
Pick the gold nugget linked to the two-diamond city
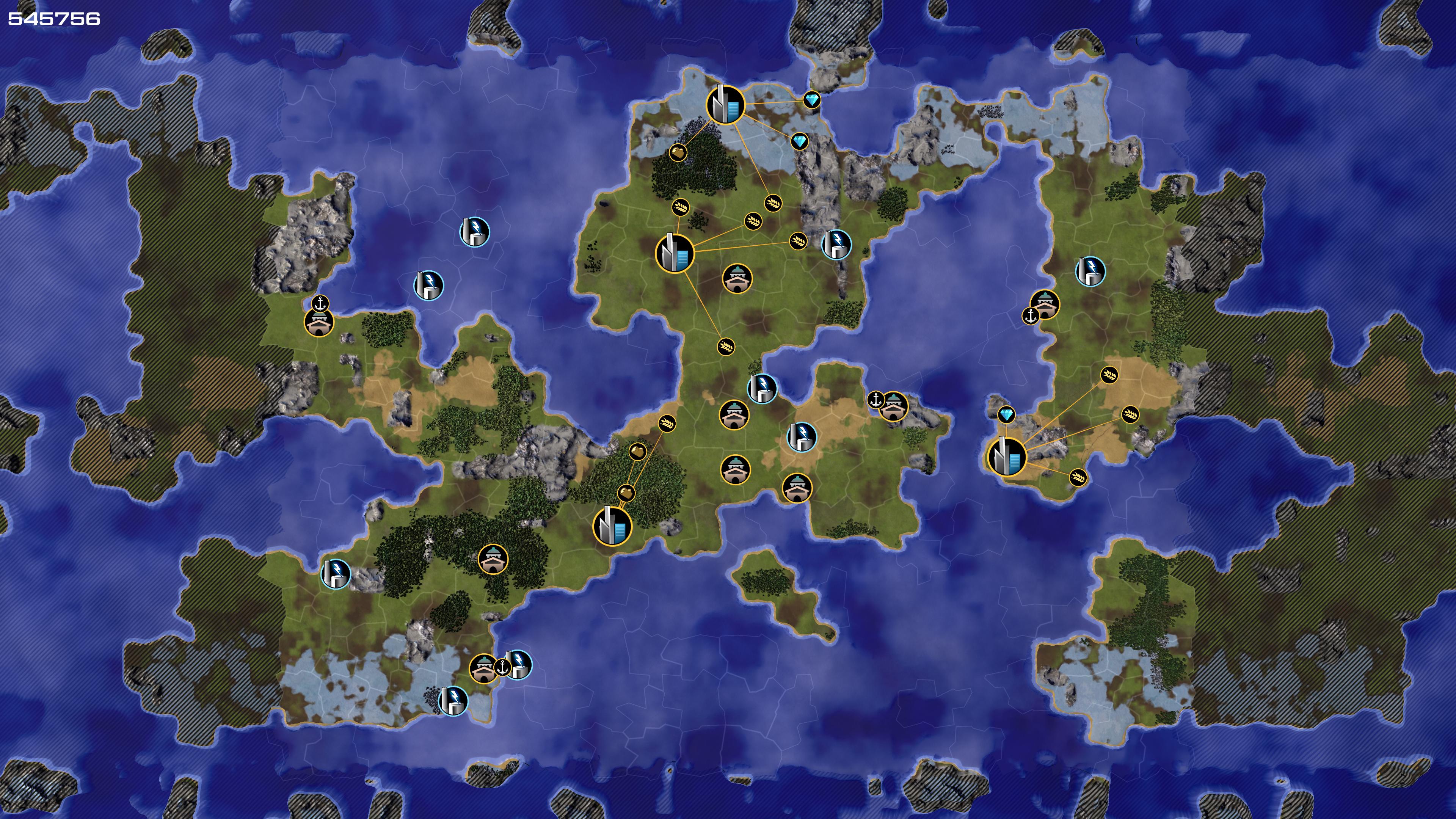point(676,152)
